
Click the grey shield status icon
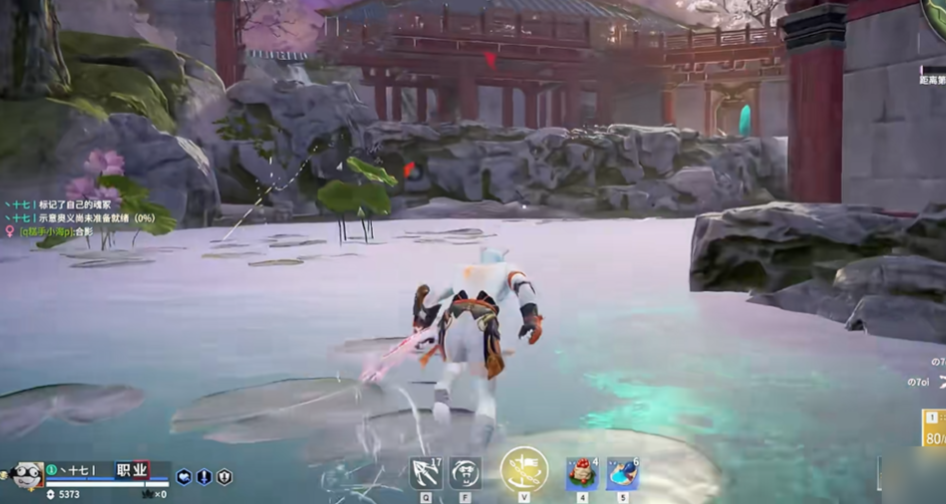224,478
